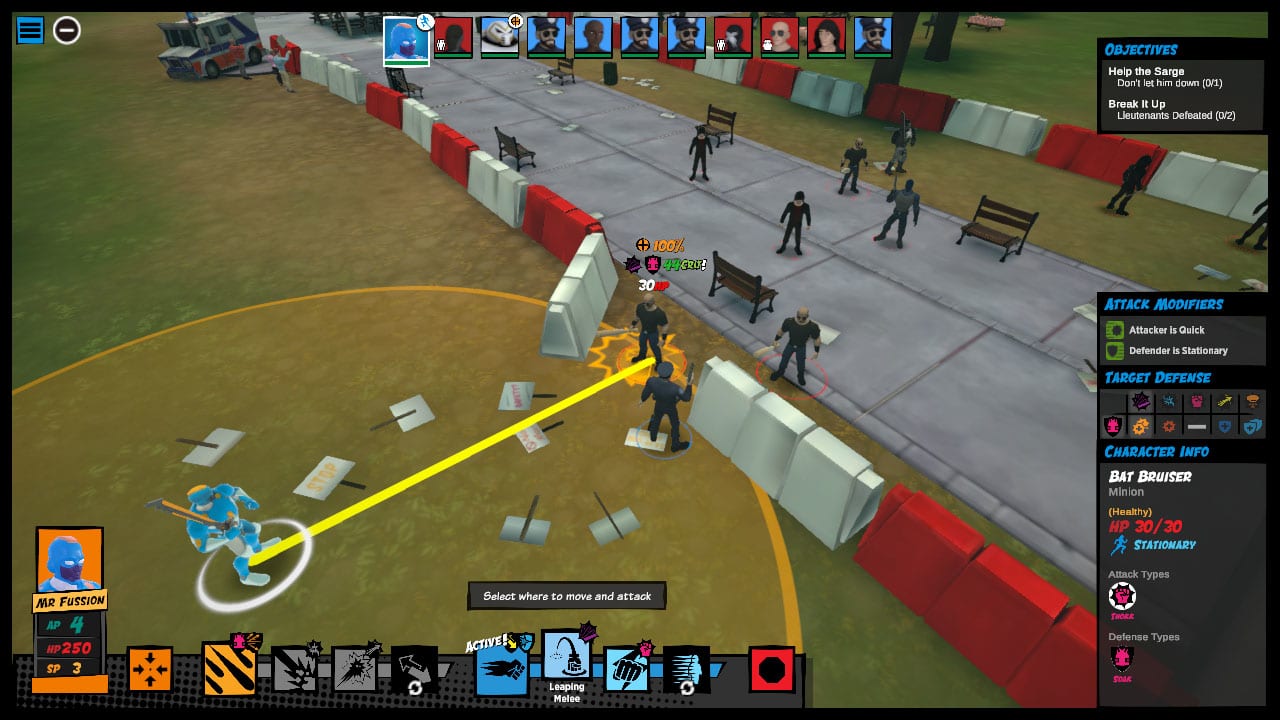Viewport: 1280px width, 720px height.
Task: Toggle the hamburger menu button top-left
Action: click(x=28, y=30)
